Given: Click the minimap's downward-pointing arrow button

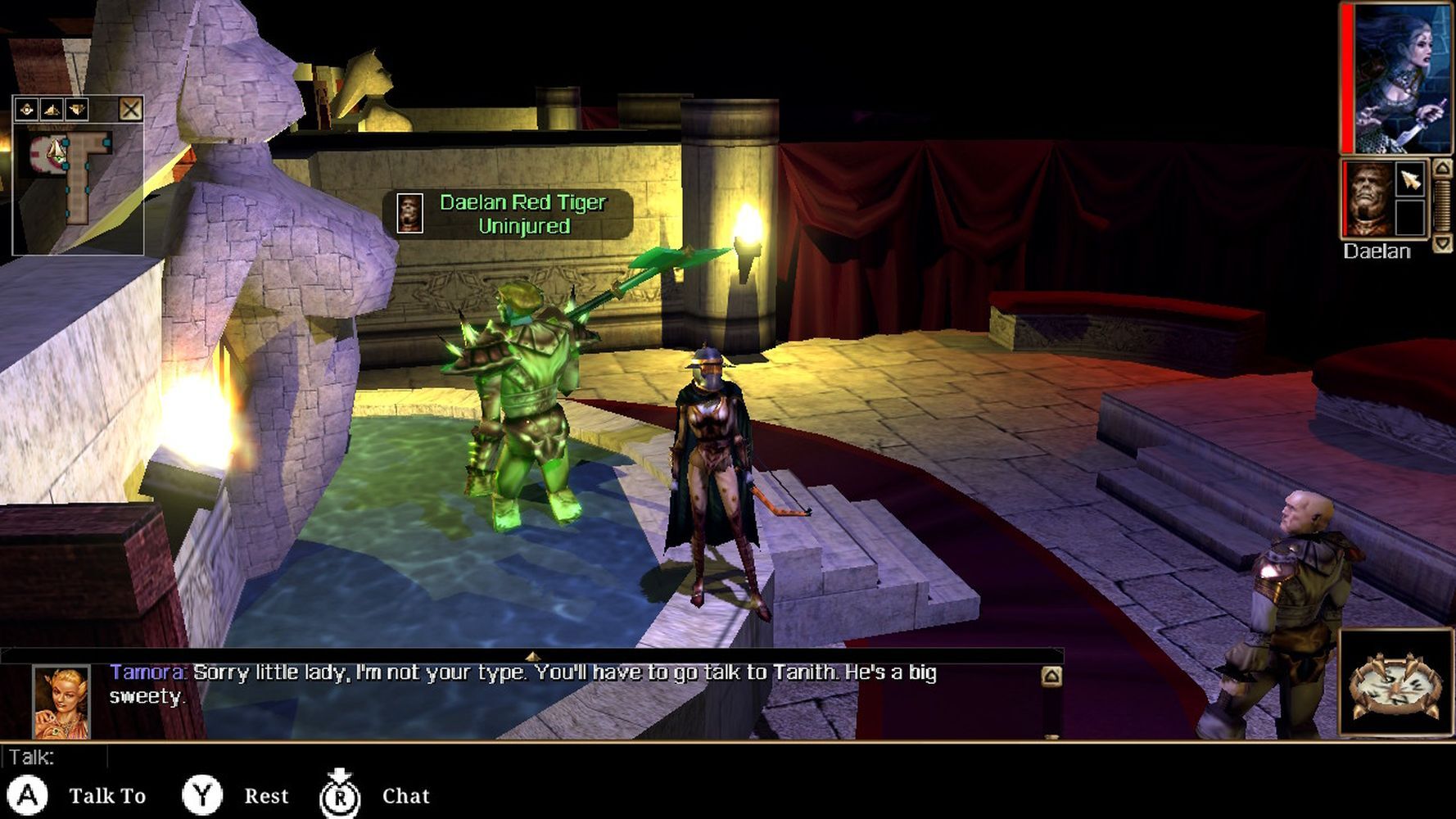Looking at the screenshot, I should coord(77,109).
